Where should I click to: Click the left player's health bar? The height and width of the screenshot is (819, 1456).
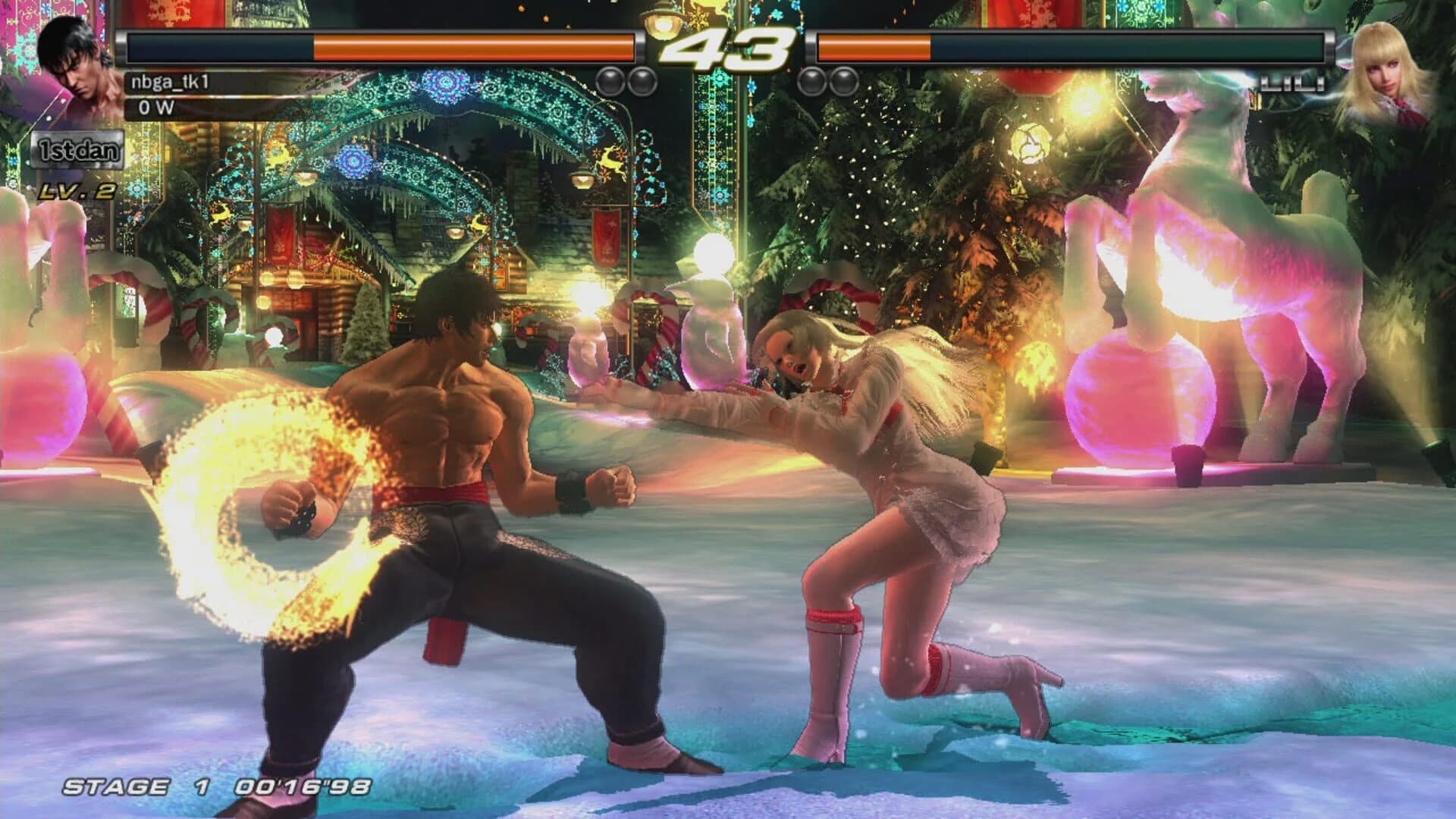coord(379,45)
